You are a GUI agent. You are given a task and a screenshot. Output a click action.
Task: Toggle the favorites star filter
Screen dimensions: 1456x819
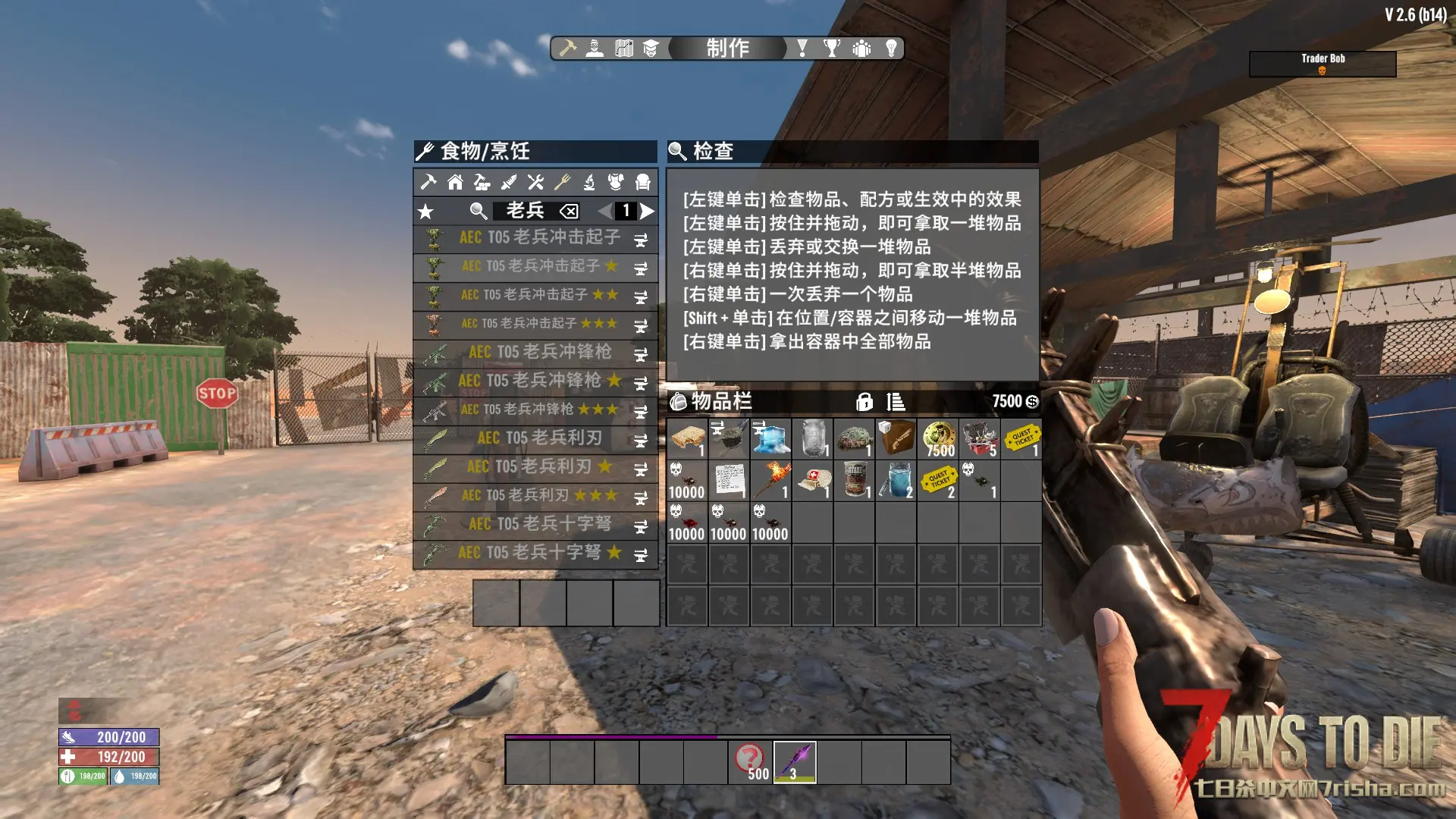(426, 212)
